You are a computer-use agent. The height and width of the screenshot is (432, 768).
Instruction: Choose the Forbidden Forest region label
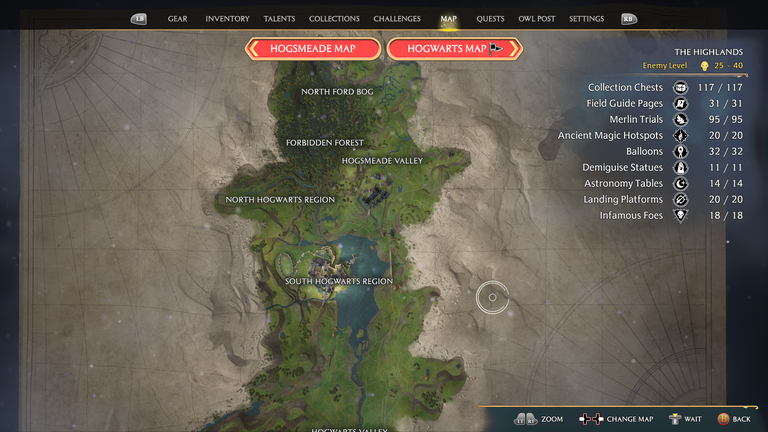tap(325, 143)
